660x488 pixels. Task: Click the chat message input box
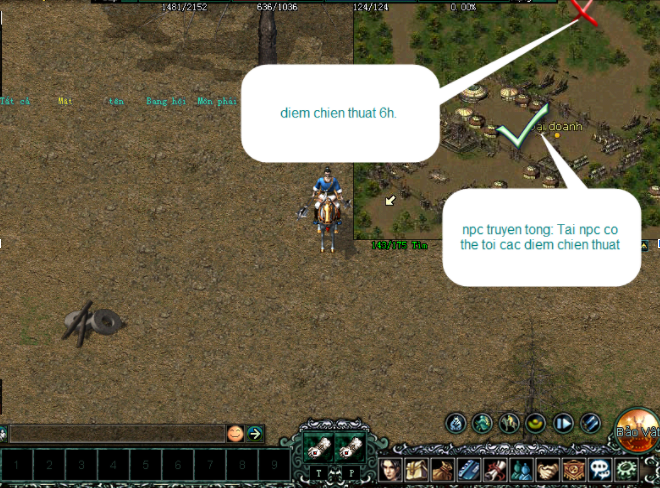tap(115, 434)
